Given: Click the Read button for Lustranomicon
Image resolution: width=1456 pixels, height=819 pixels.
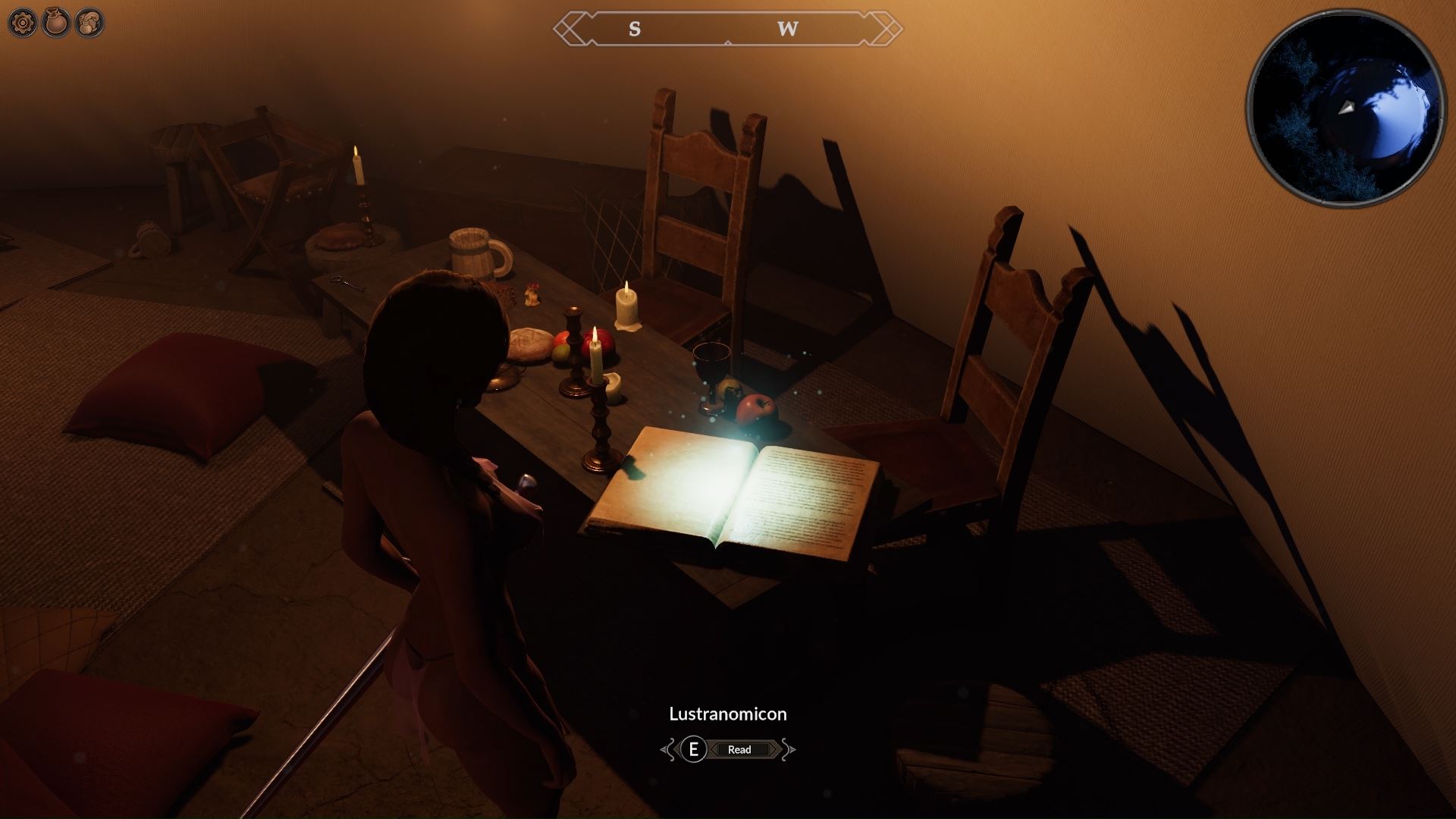Looking at the screenshot, I should [x=739, y=749].
